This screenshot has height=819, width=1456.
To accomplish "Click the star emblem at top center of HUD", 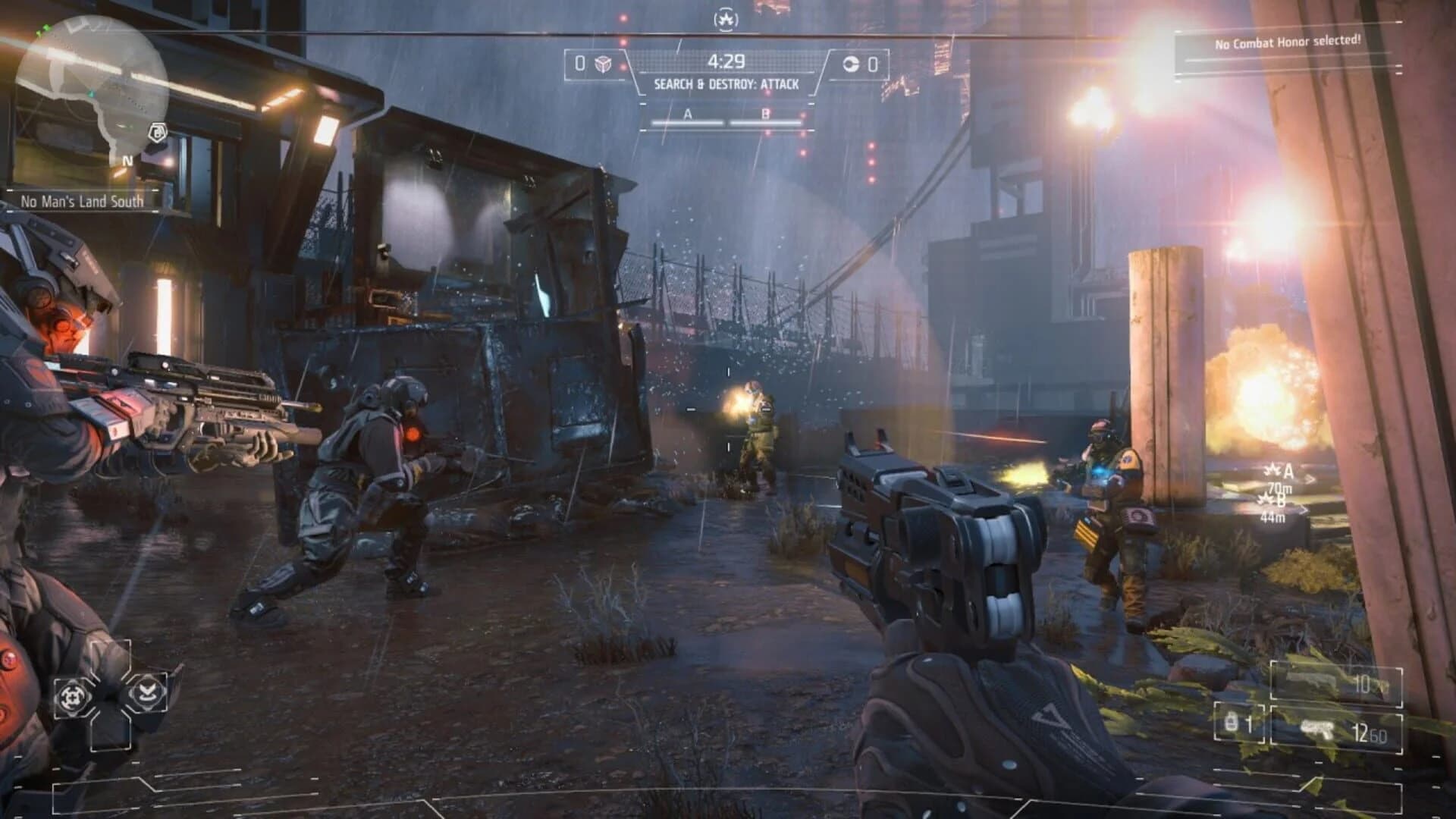I will point(726,19).
